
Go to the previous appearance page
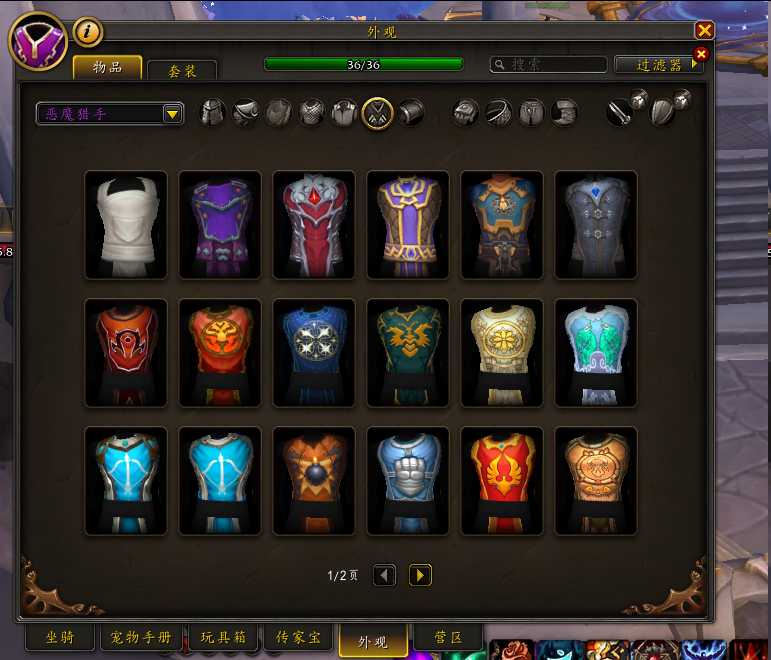(x=384, y=575)
